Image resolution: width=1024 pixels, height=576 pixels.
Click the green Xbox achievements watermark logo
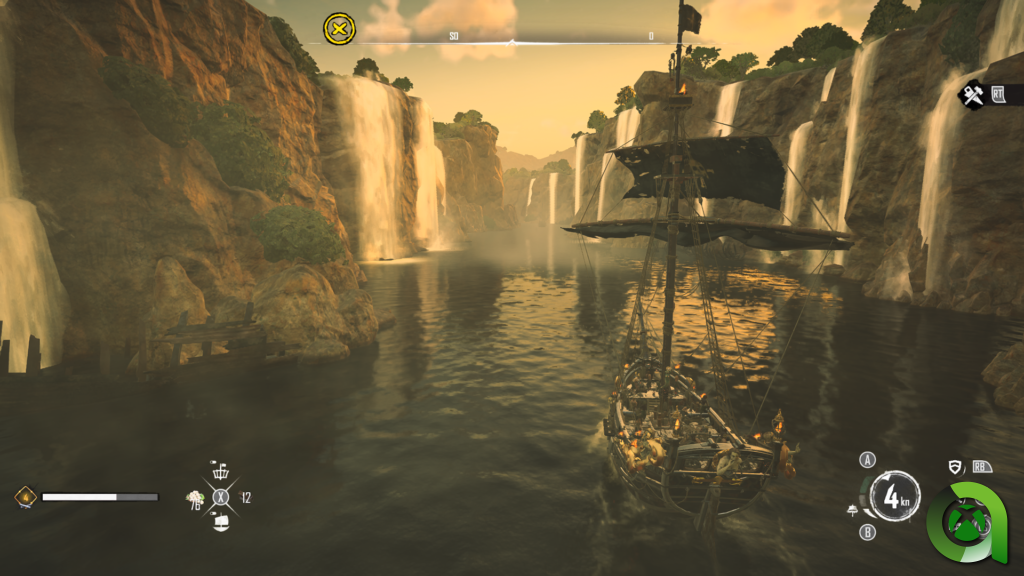[x=965, y=523]
